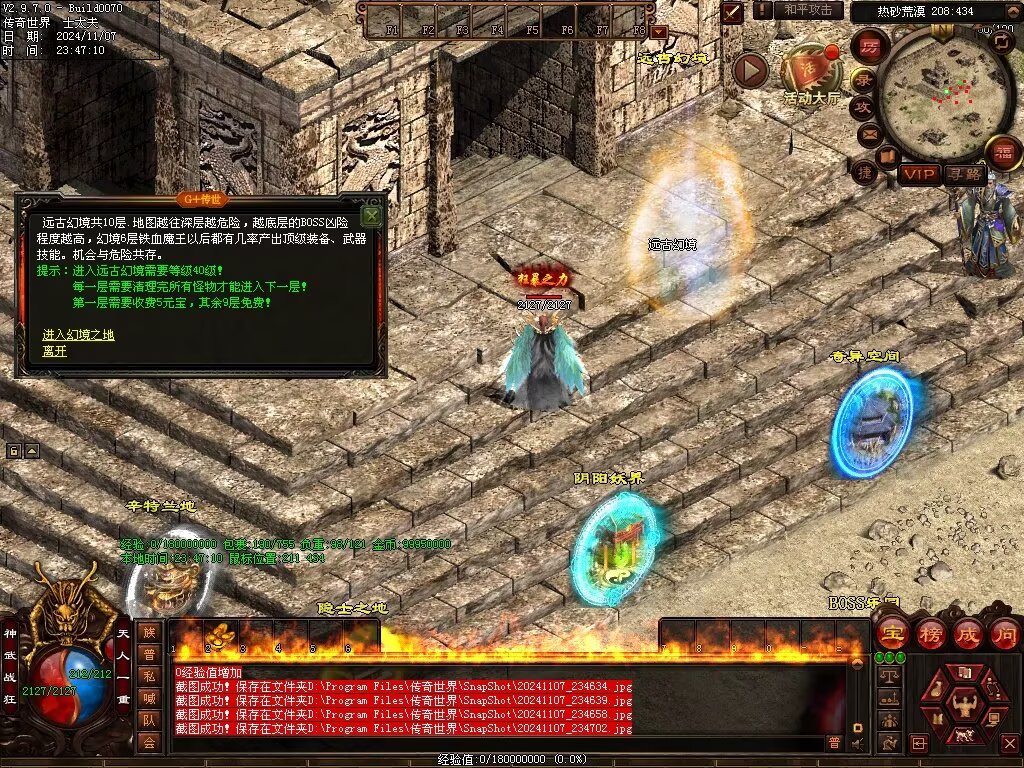The height and width of the screenshot is (768, 1024).
Task: Click the scales trade icon
Action: (886, 675)
